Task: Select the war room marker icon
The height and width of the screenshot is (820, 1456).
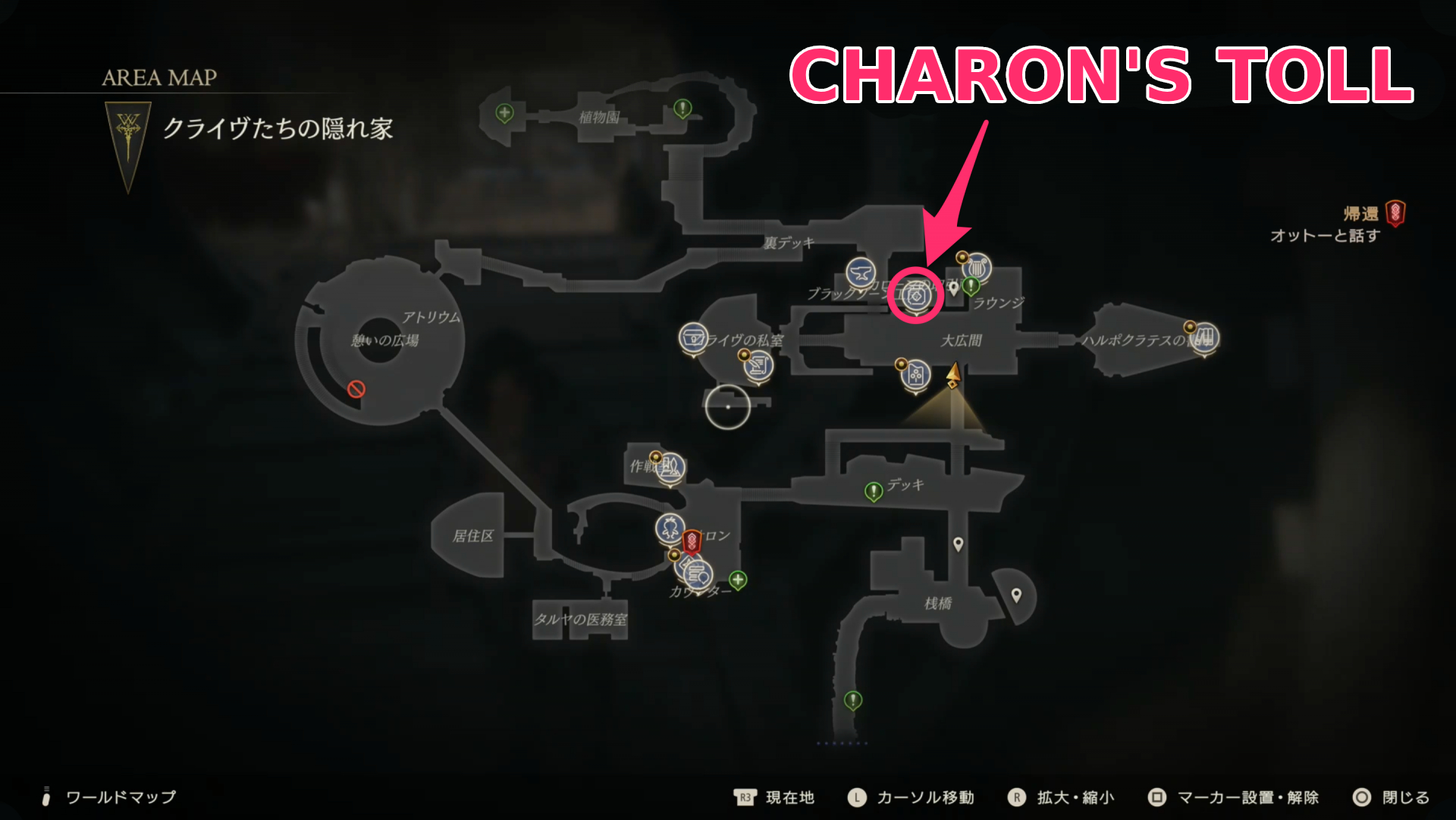Action: coord(670,468)
